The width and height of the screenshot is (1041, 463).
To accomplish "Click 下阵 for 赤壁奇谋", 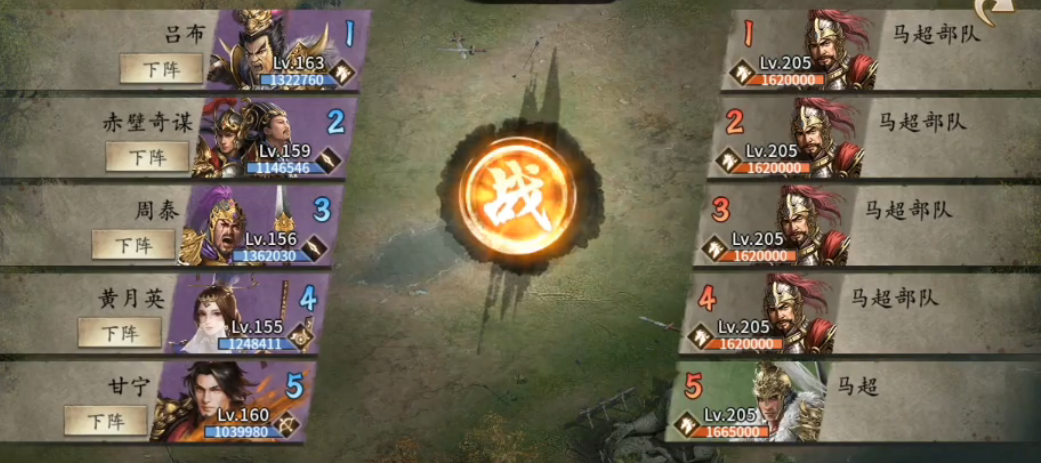I will (x=147, y=156).
